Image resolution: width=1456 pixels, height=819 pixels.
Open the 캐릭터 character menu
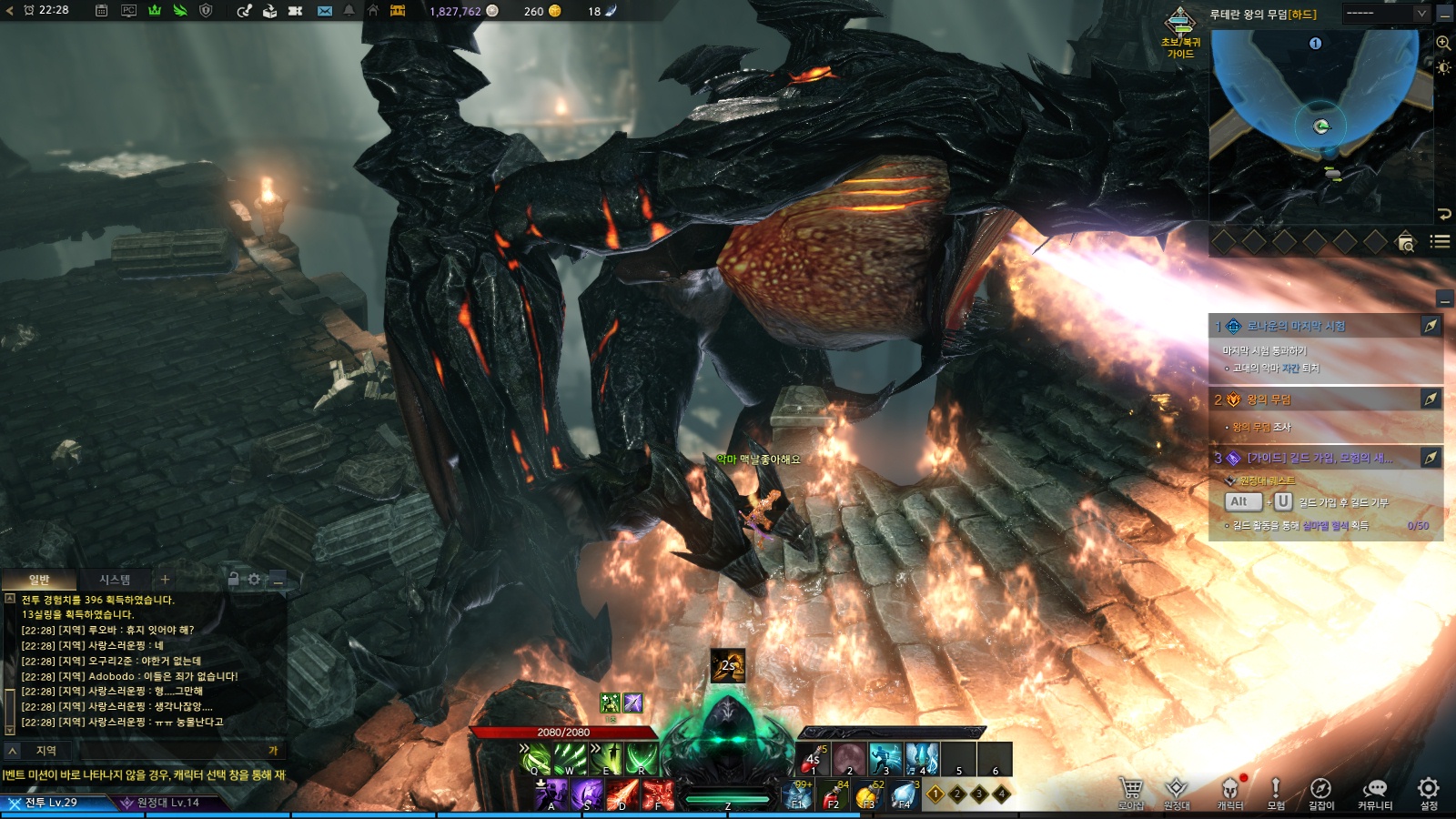pos(1229,792)
